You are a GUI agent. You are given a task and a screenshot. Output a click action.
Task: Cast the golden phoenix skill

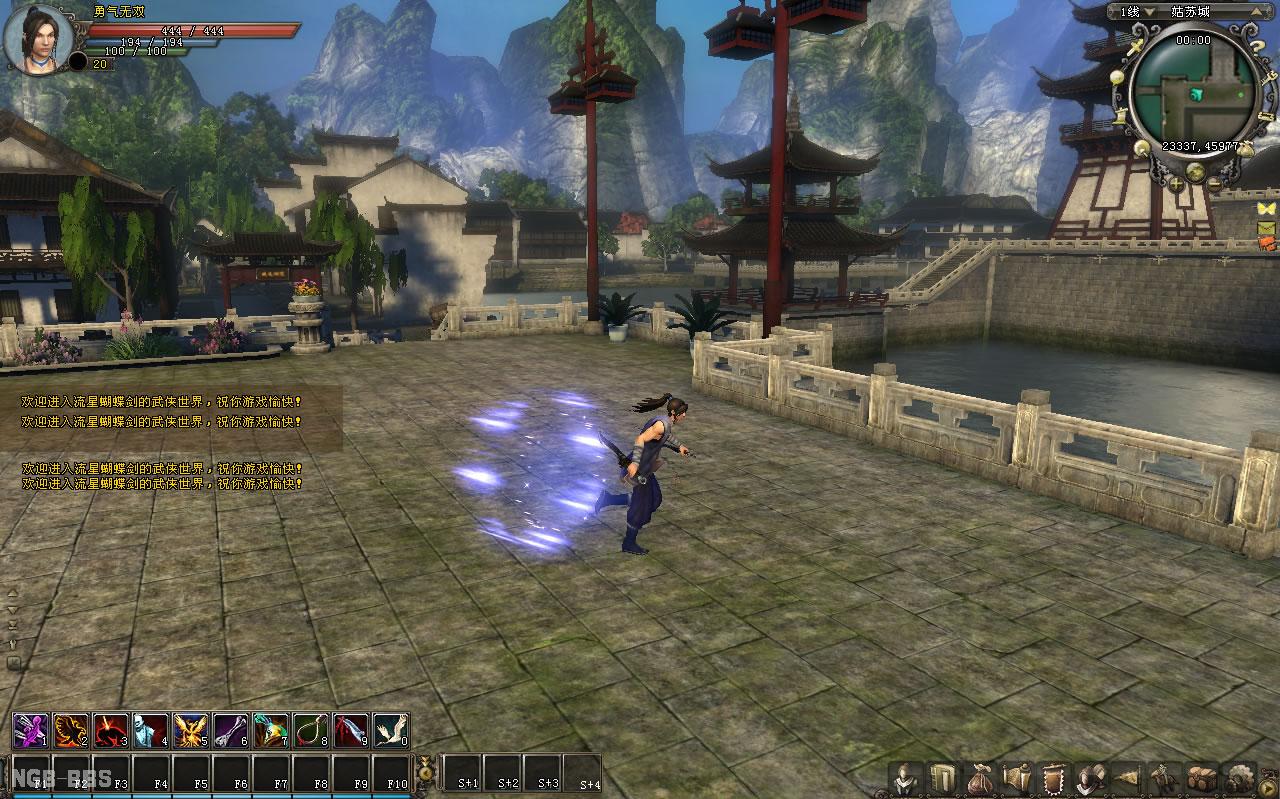click(190, 731)
